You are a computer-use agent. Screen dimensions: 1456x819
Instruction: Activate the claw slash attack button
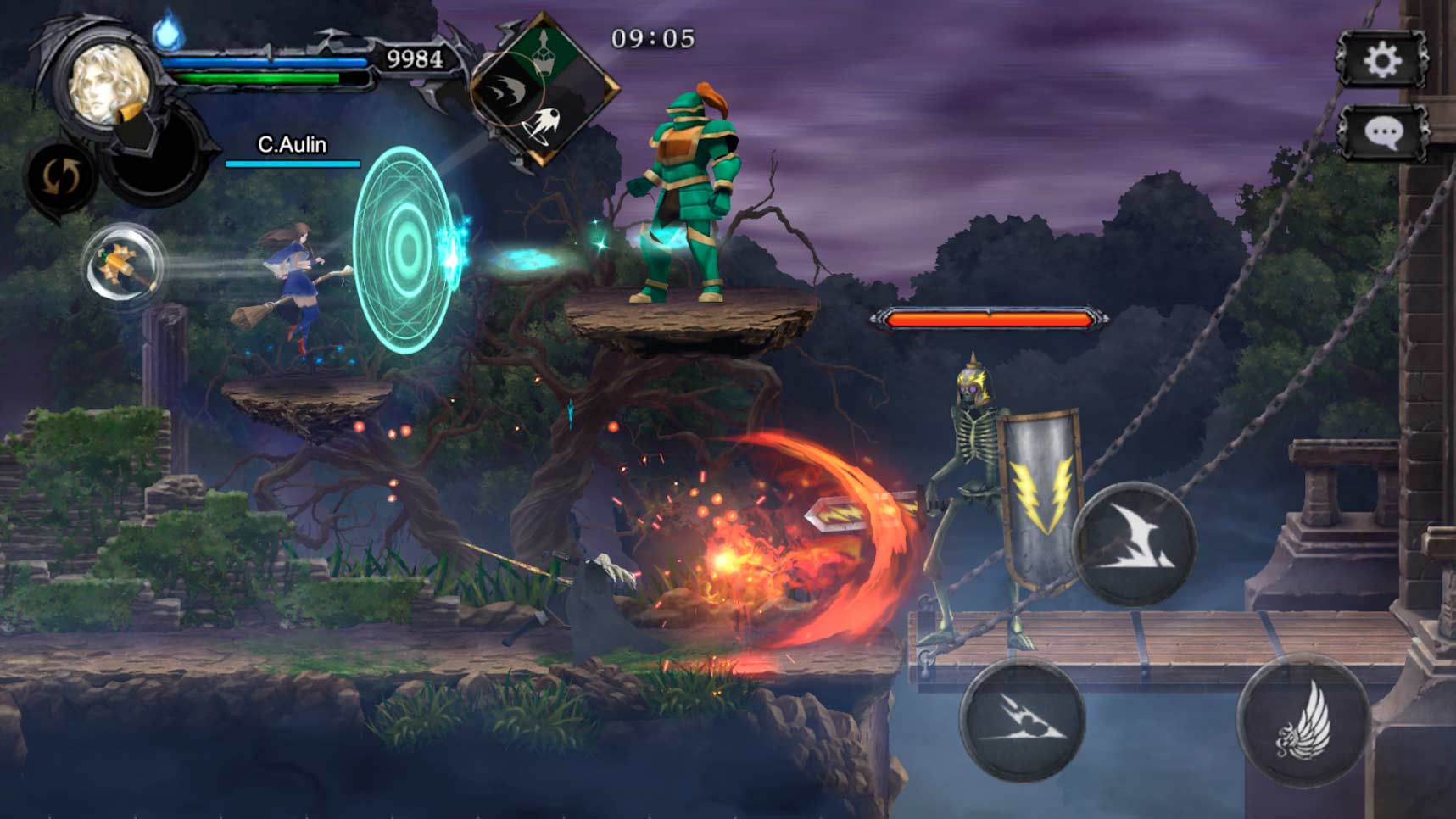click(x=1135, y=544)
